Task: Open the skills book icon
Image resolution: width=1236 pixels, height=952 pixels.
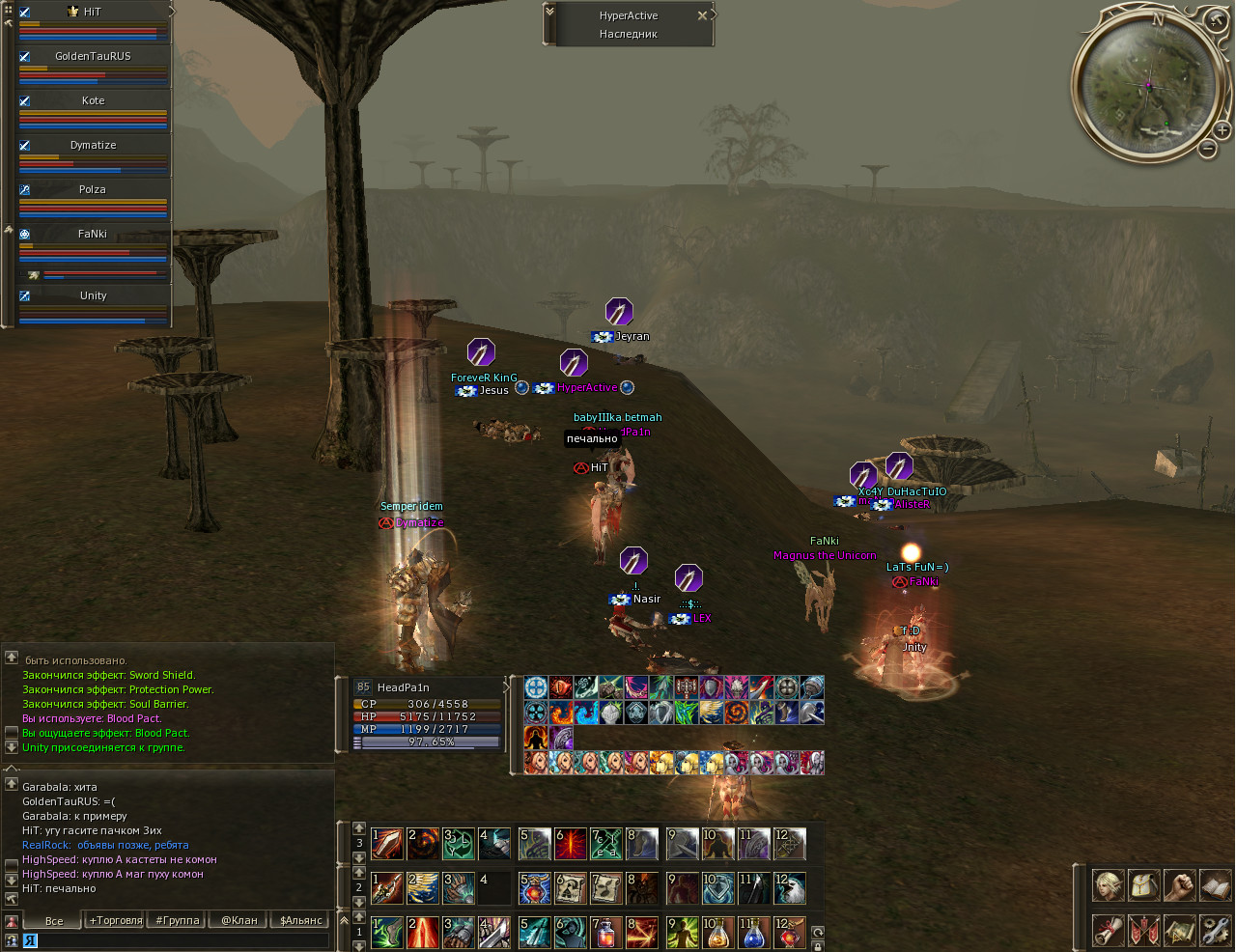Action: coord(1215,885)
